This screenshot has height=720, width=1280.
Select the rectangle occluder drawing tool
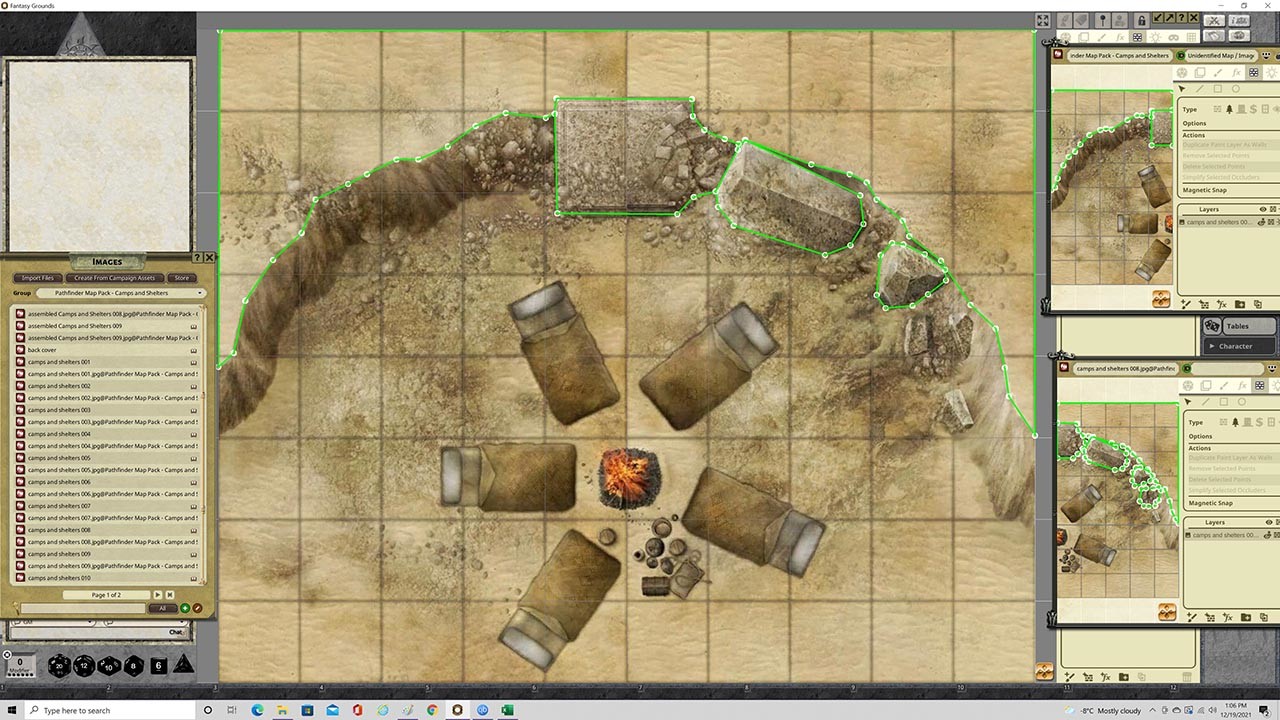point(1219,87)
